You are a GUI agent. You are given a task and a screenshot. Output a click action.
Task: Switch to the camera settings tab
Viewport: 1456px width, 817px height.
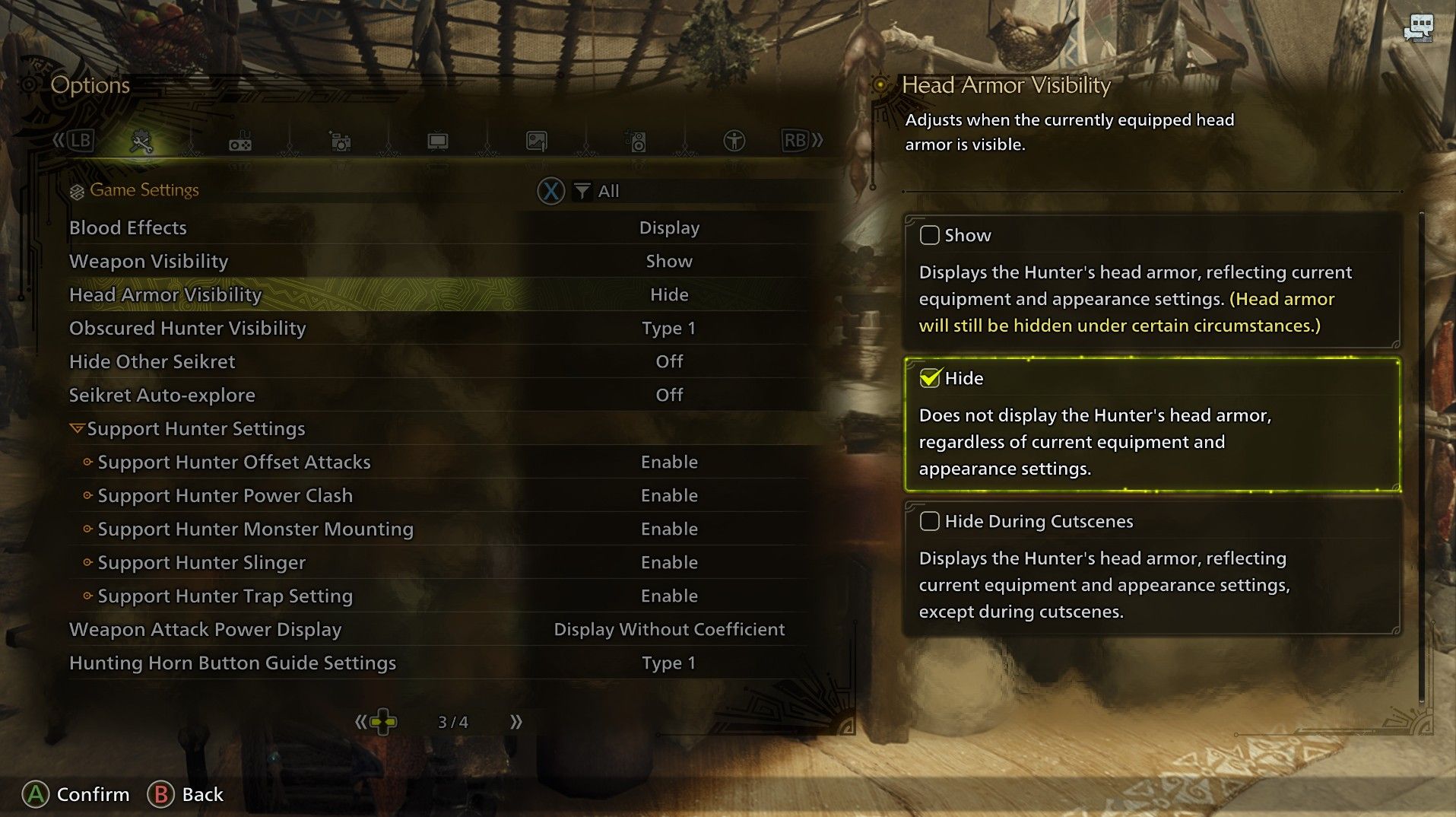[339, 141]
